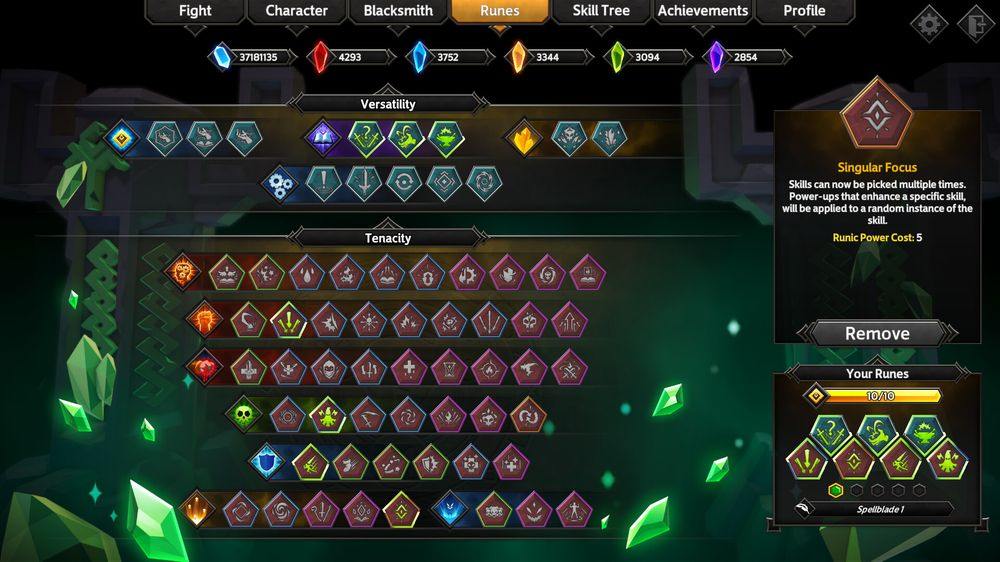Image resolution: width=1000 pixels, height=562 pixels.
Task: Select the blue wings category icon
Action: 451,509
